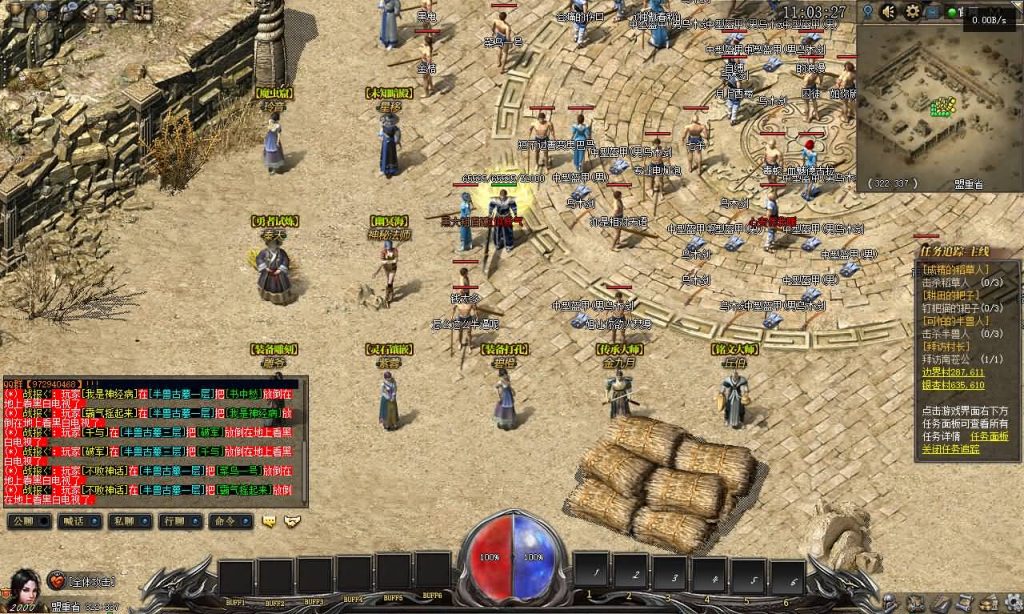Click the 命令 command button

225,521
